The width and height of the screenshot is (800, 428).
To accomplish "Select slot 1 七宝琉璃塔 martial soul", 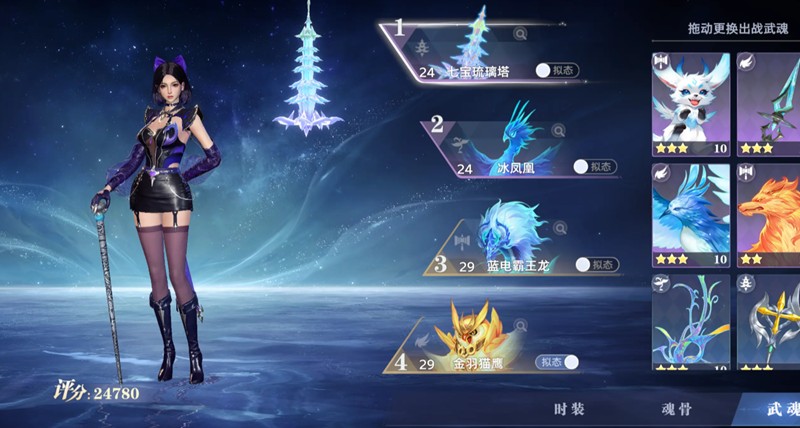I will 470,50.
